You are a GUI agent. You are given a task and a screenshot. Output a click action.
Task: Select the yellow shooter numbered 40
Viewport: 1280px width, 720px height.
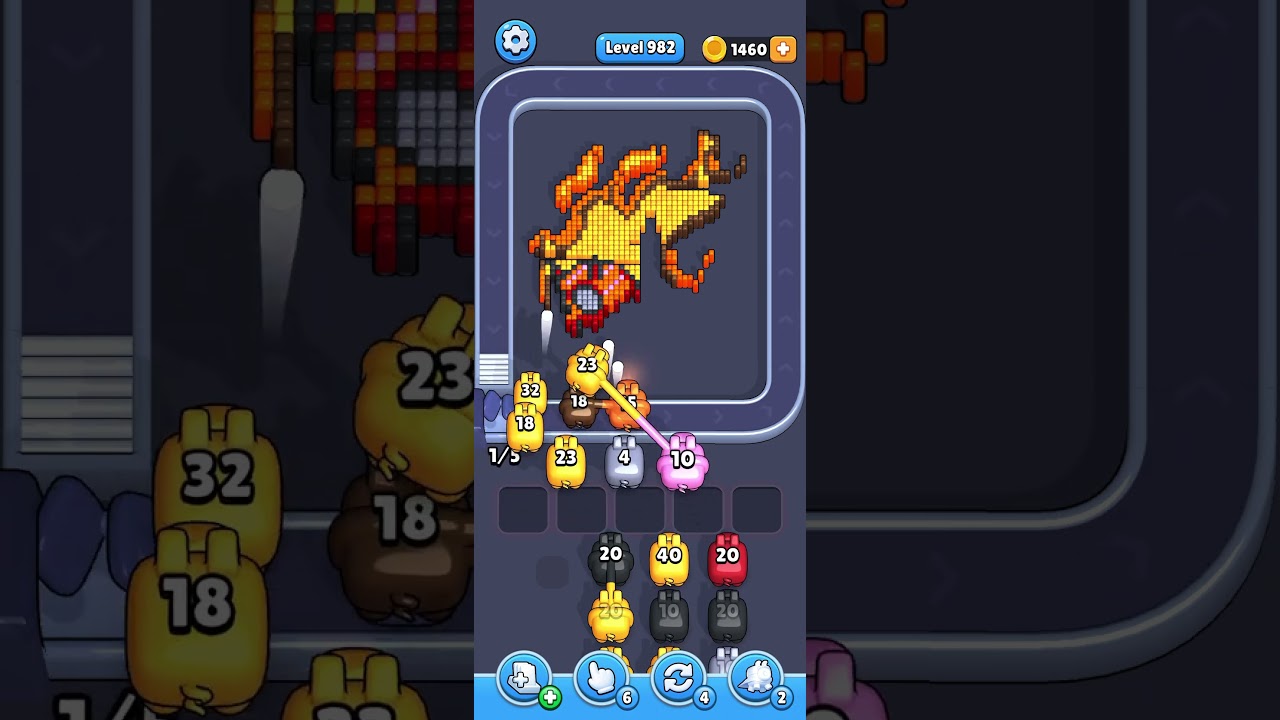click(669, 561)
